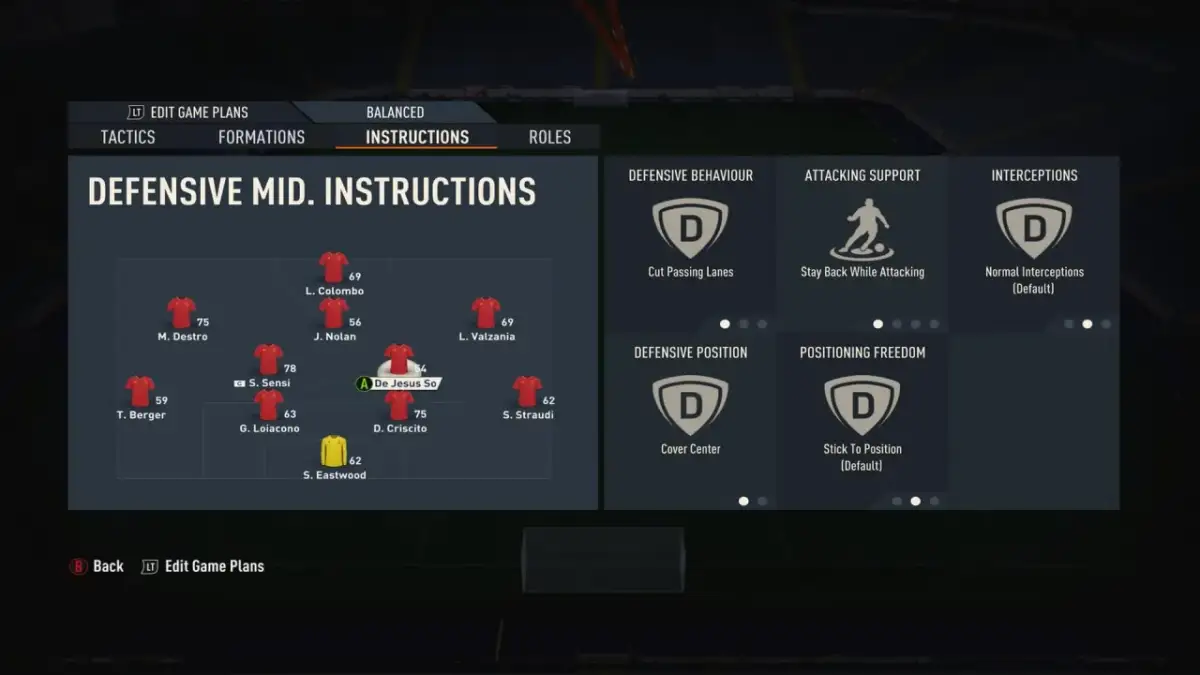Click S. Sensi's captain shirt
This screenshot has height=675, width=1200.
pyautogui.click(x=268, y=360)
